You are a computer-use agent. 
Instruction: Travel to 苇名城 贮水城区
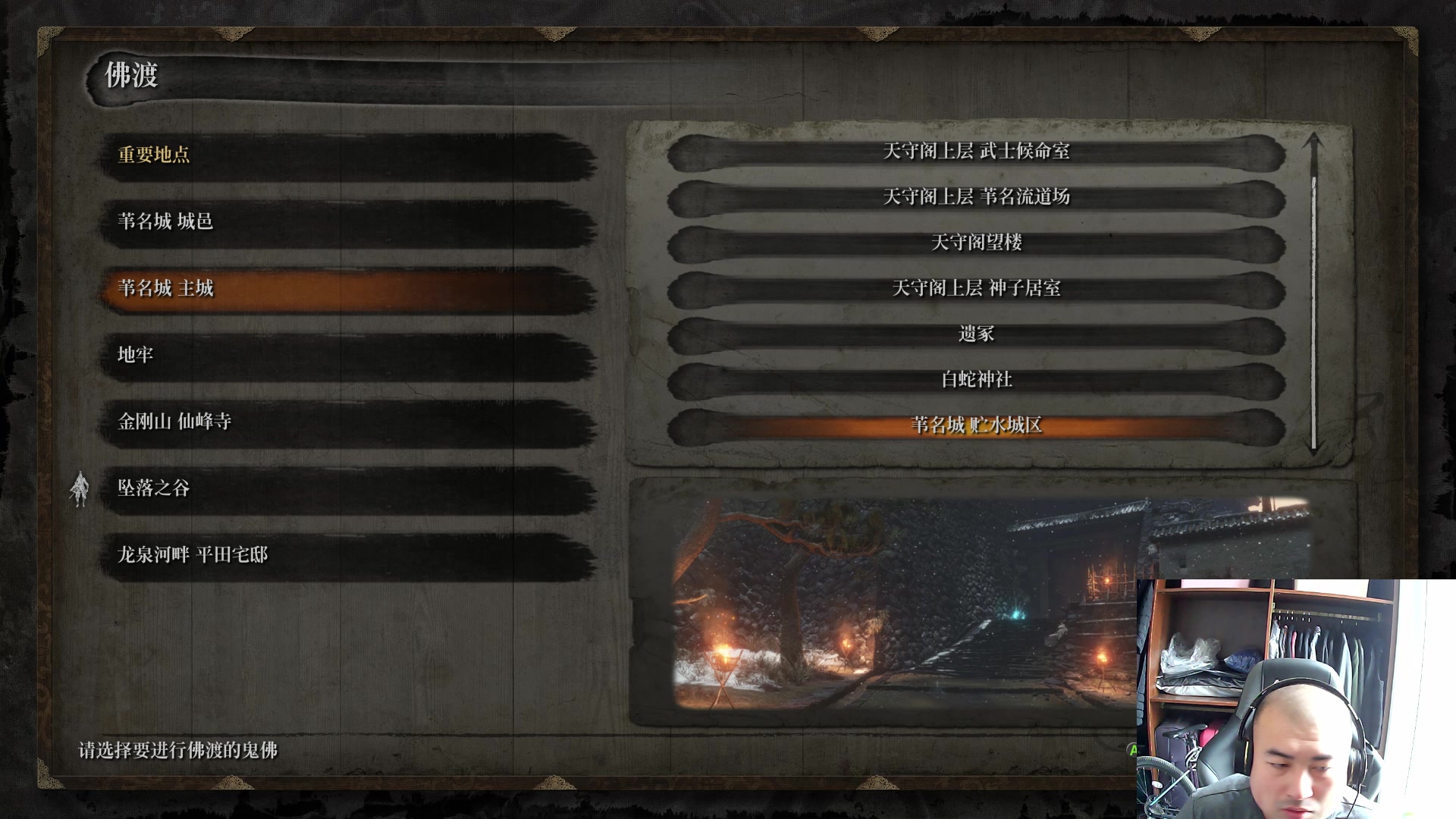976,425
